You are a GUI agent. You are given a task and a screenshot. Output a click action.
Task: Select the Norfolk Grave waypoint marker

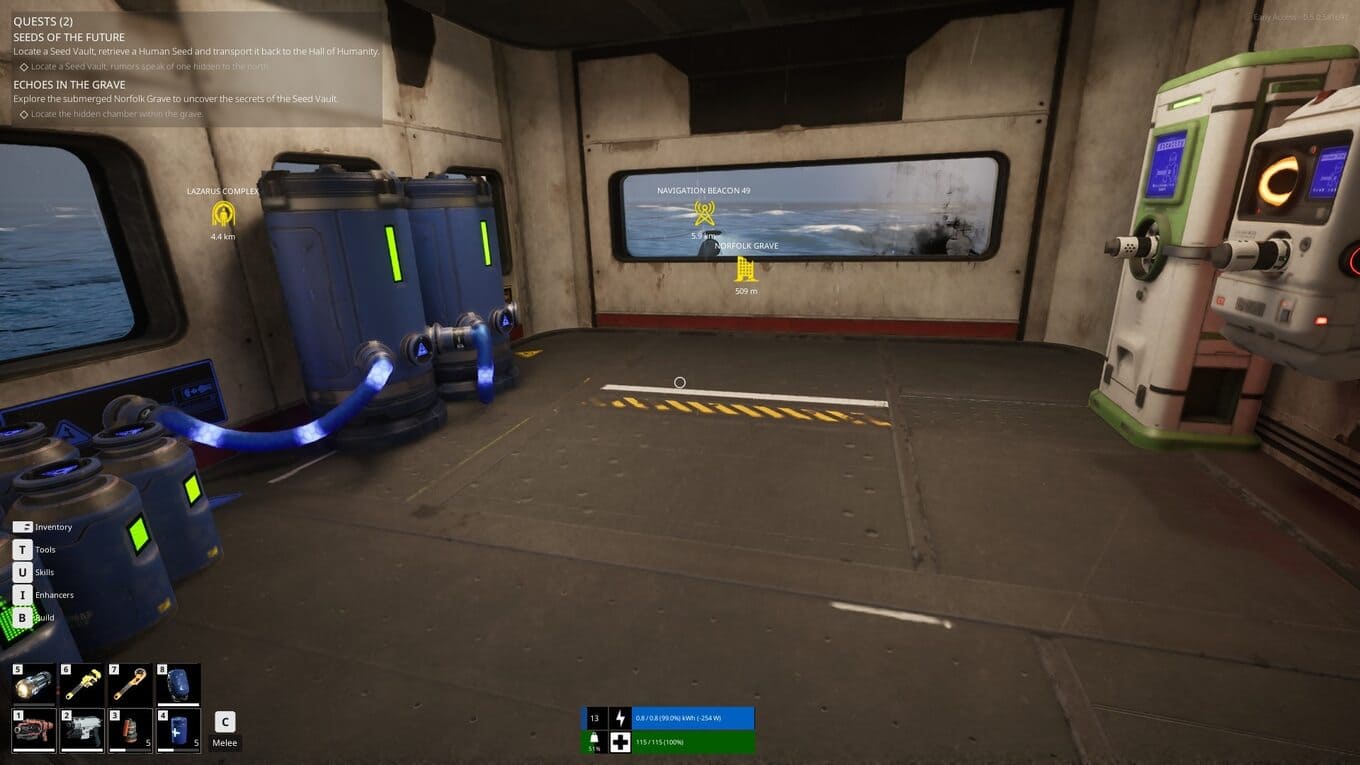(746, 269)
